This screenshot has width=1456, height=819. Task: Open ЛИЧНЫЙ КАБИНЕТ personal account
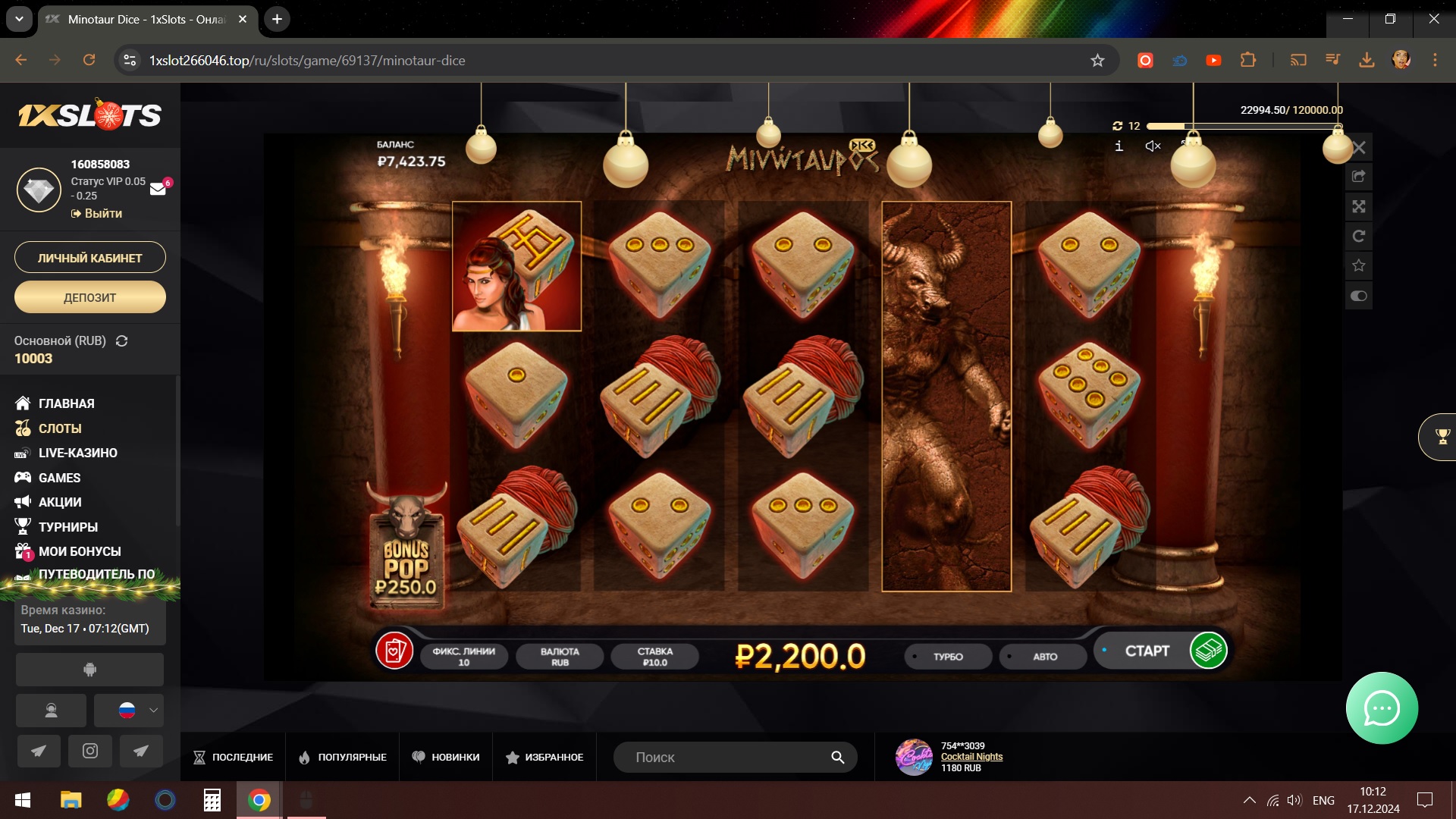click(90, 258)
